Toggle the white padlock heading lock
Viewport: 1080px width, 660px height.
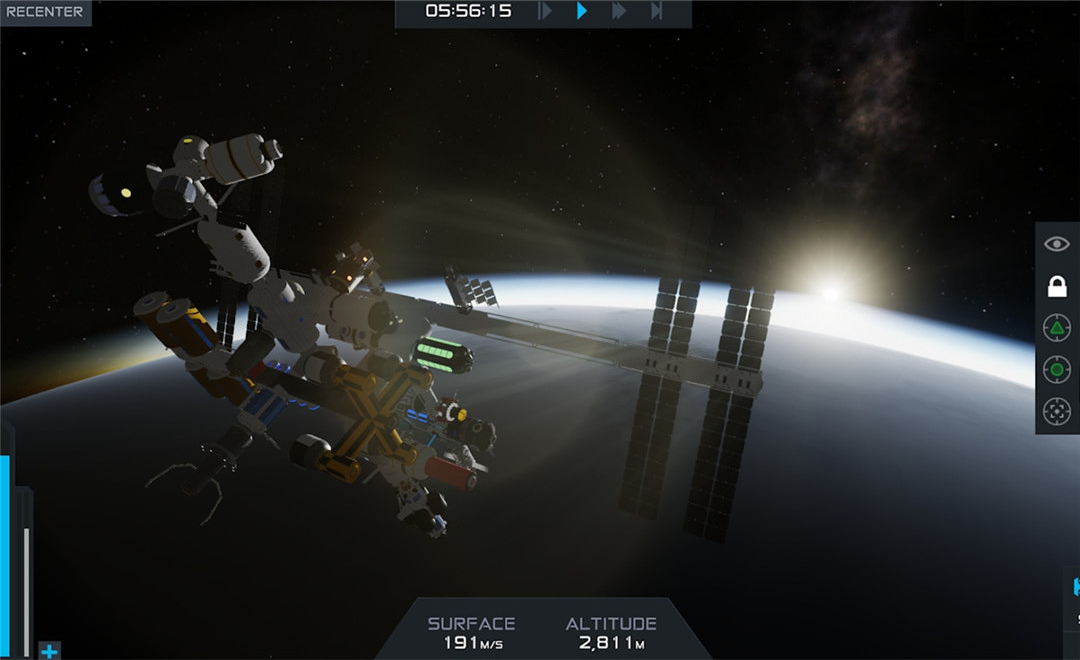click(x=1057, y=287)
